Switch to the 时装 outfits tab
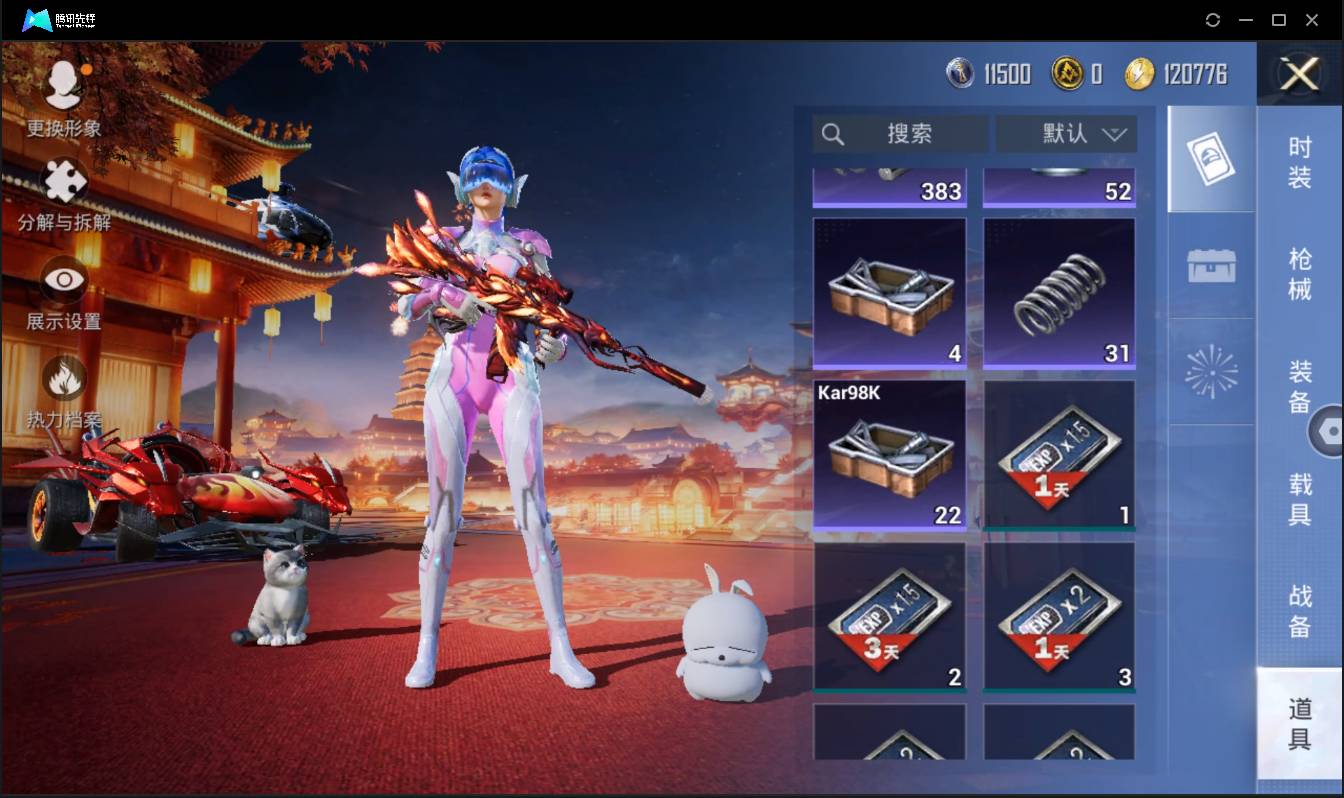The height and width of the screenshot is (798, 1344). (x=1299, y=162)
